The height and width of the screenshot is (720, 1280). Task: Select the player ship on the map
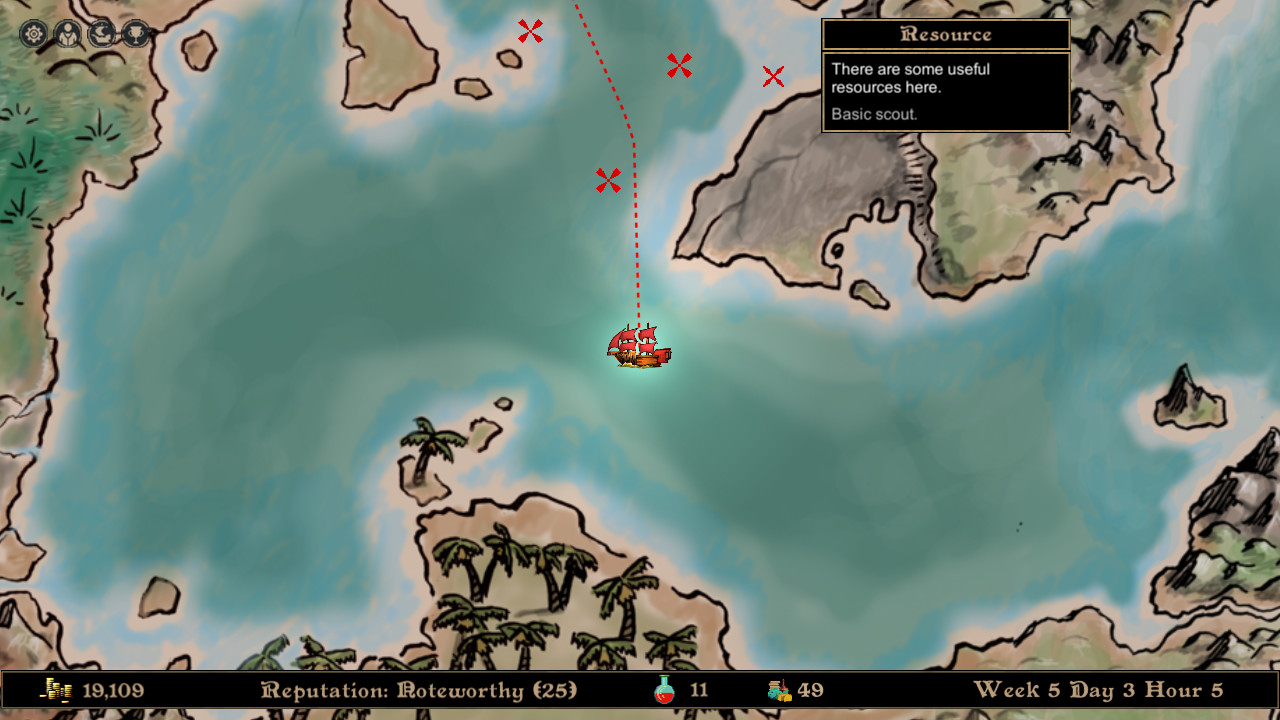[x=637, y=348]
